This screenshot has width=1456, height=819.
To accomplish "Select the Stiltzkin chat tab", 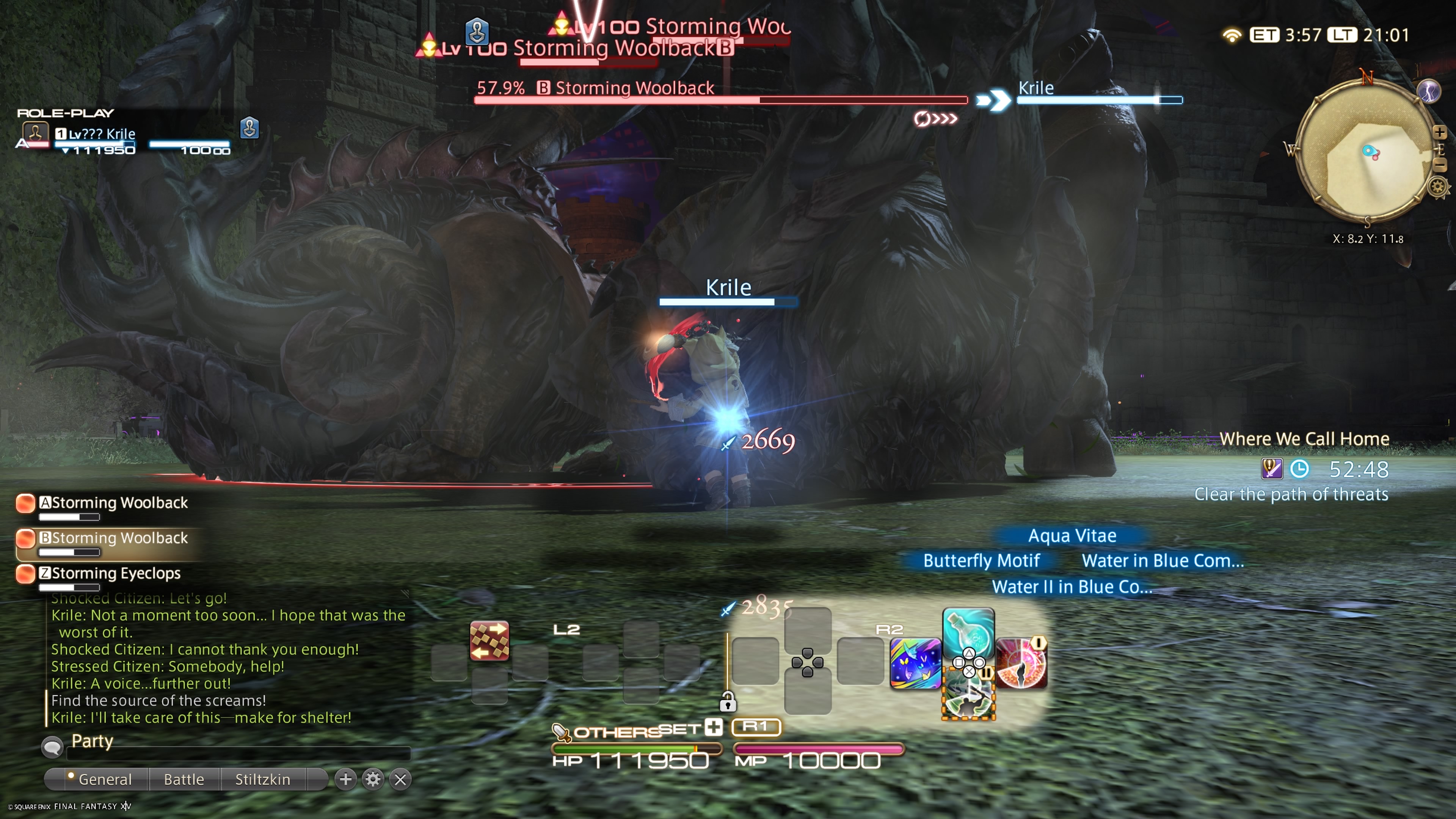I will 262,780.
